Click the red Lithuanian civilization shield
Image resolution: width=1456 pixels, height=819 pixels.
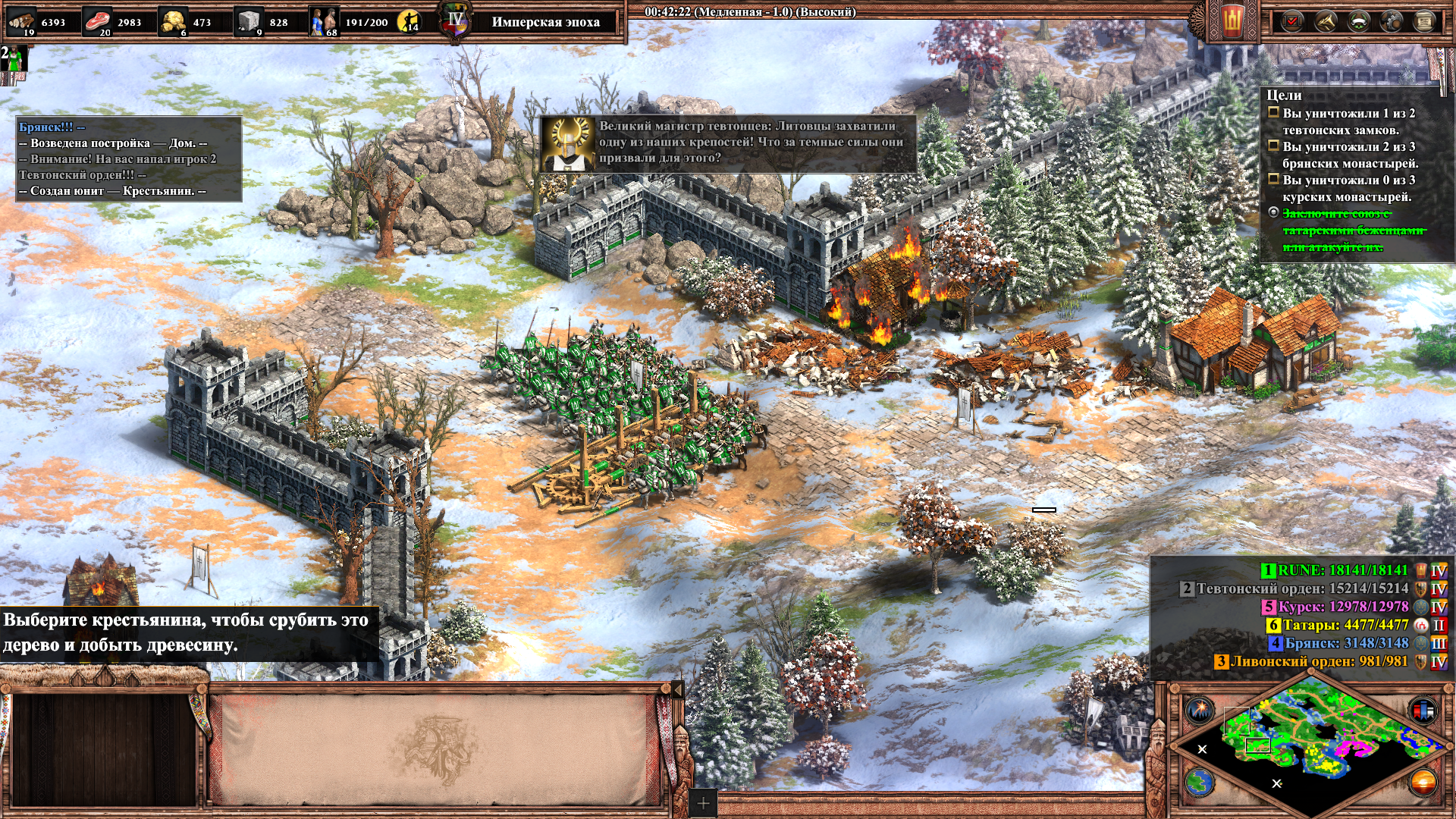pos(1232,21)
